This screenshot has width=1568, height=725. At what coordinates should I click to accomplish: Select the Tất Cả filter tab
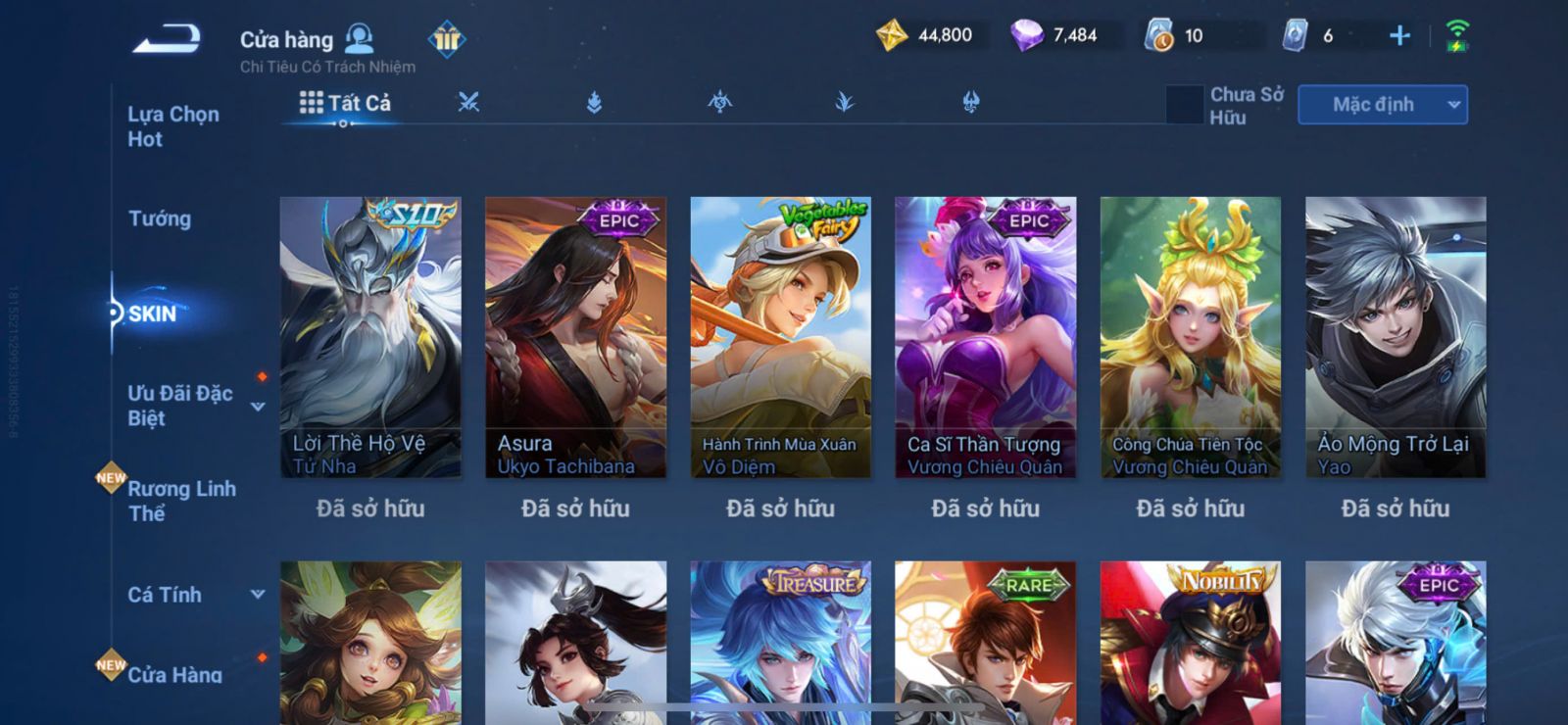(x=345, y=103)
